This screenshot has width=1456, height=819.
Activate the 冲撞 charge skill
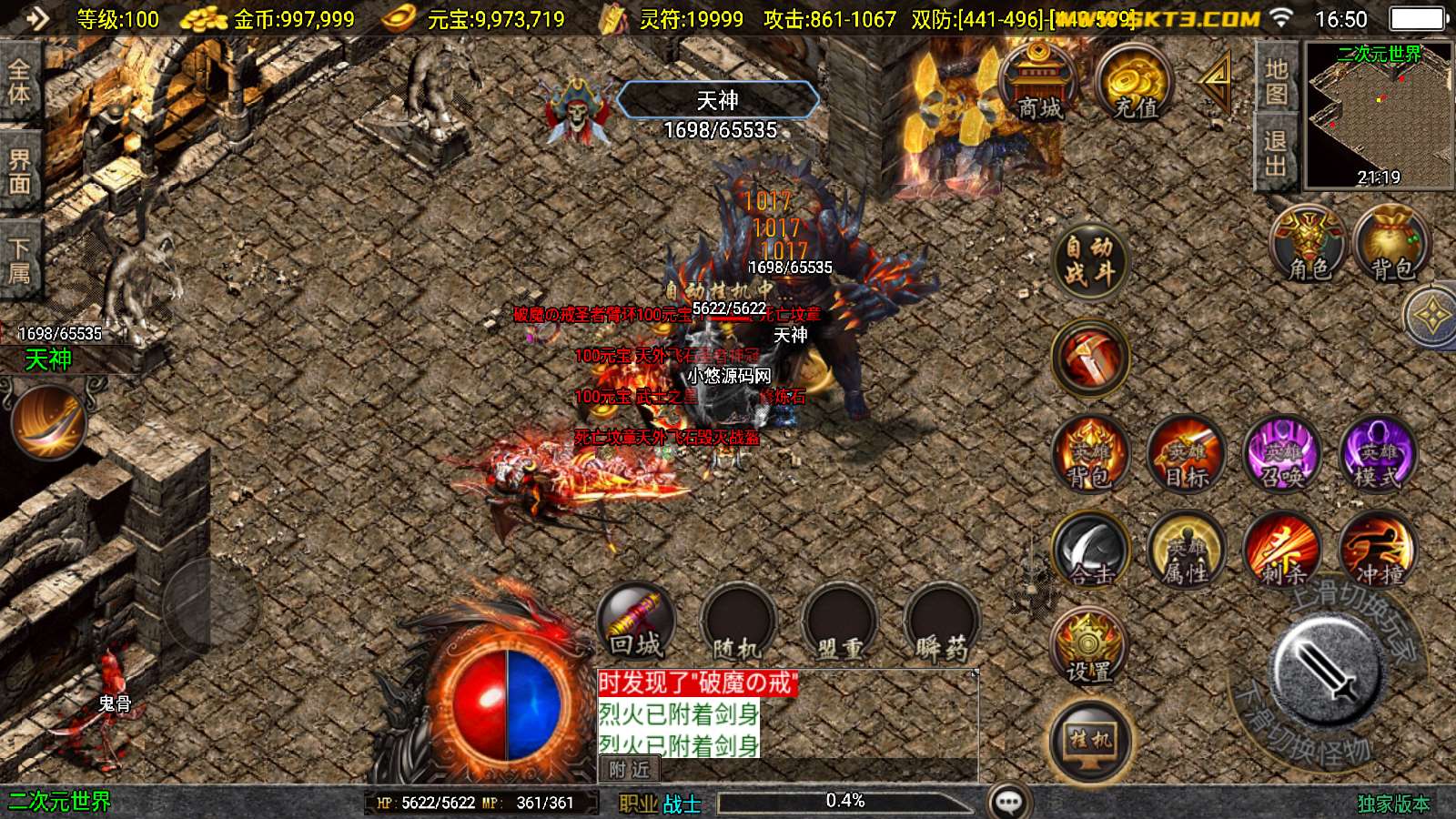pyautogui.click(x=1378, y=551)
